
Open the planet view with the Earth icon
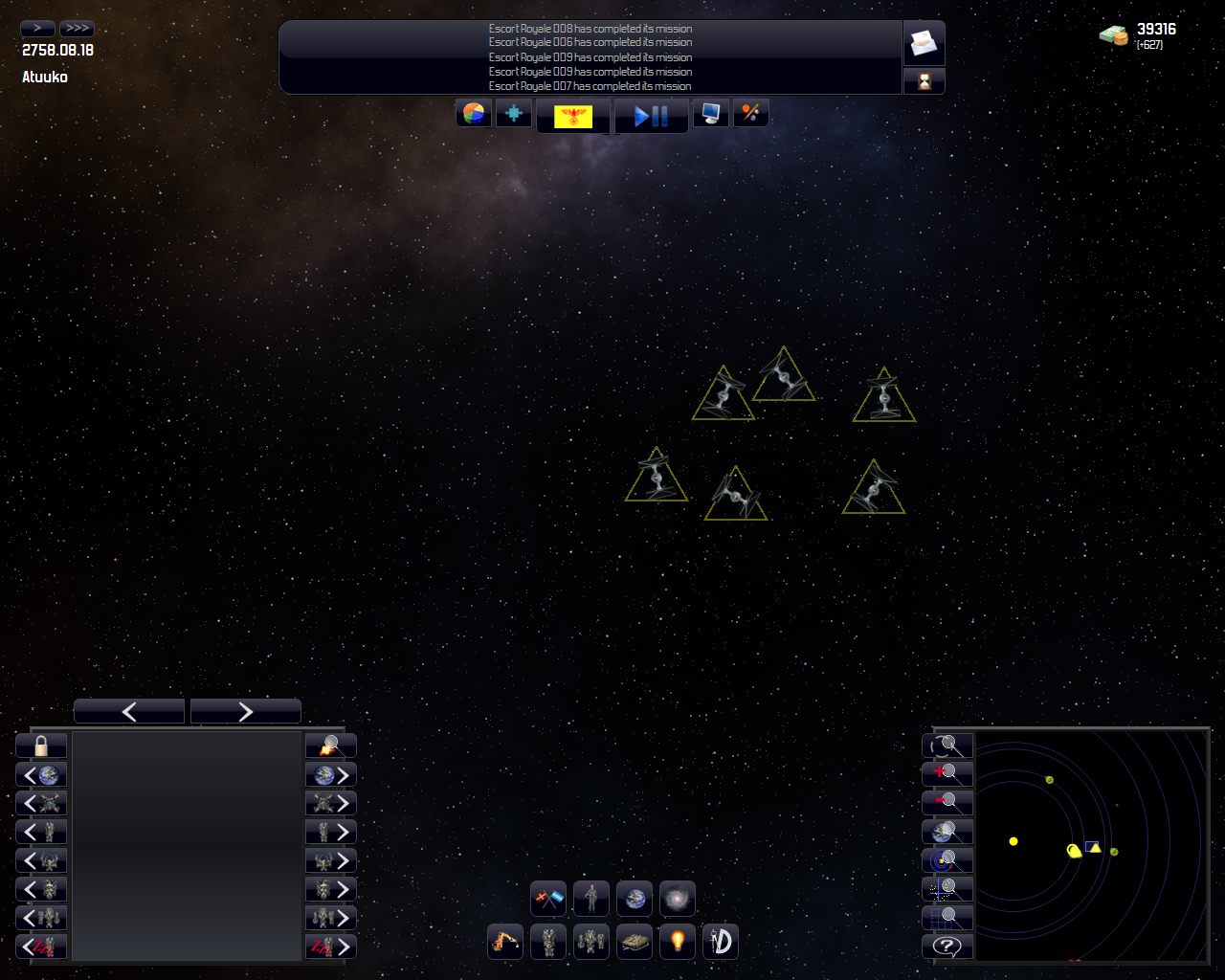tap(634, 898)
